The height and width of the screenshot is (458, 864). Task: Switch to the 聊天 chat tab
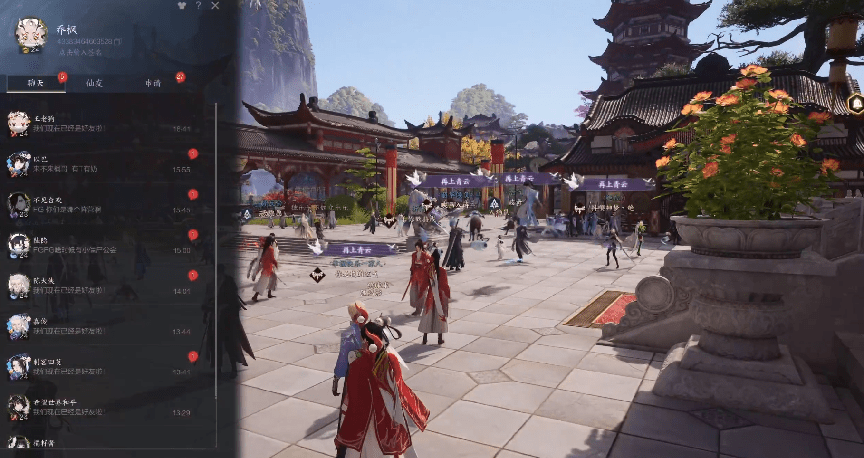tap(36, 83)
